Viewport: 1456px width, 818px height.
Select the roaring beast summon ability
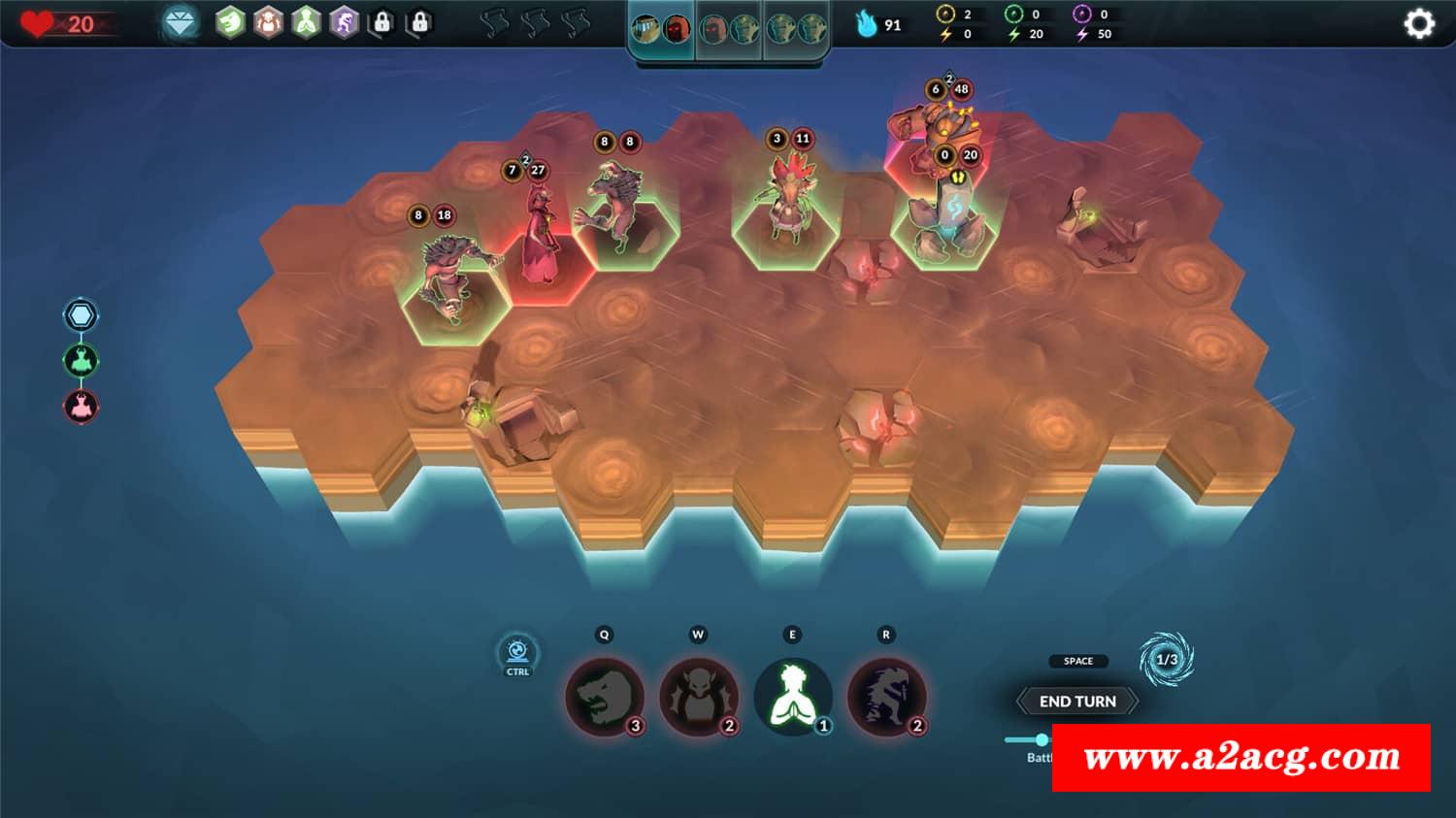click(604, 697)
